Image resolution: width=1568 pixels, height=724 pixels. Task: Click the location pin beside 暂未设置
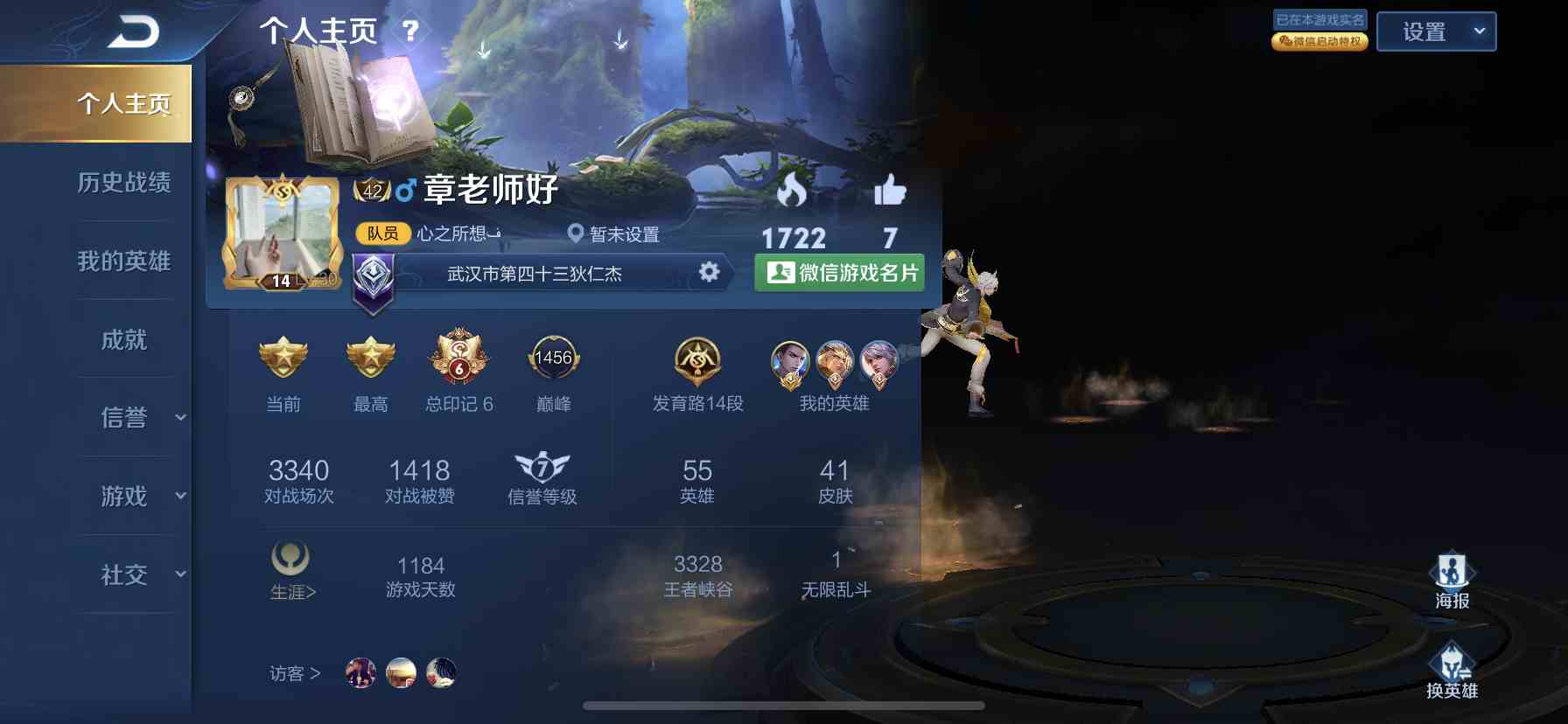[576, 234]
